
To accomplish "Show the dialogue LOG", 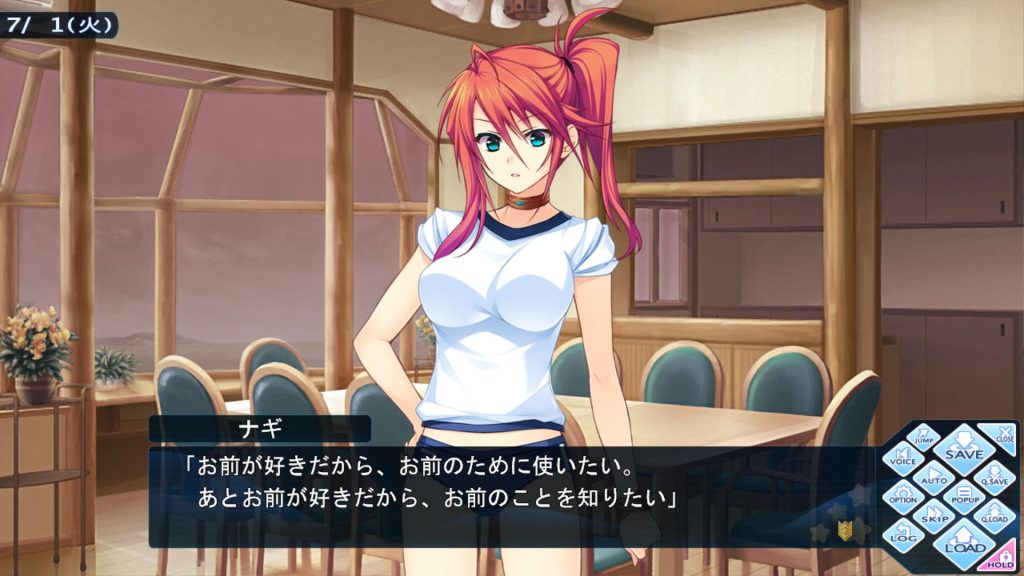I will pyautogui.click(x=903, y=535).
